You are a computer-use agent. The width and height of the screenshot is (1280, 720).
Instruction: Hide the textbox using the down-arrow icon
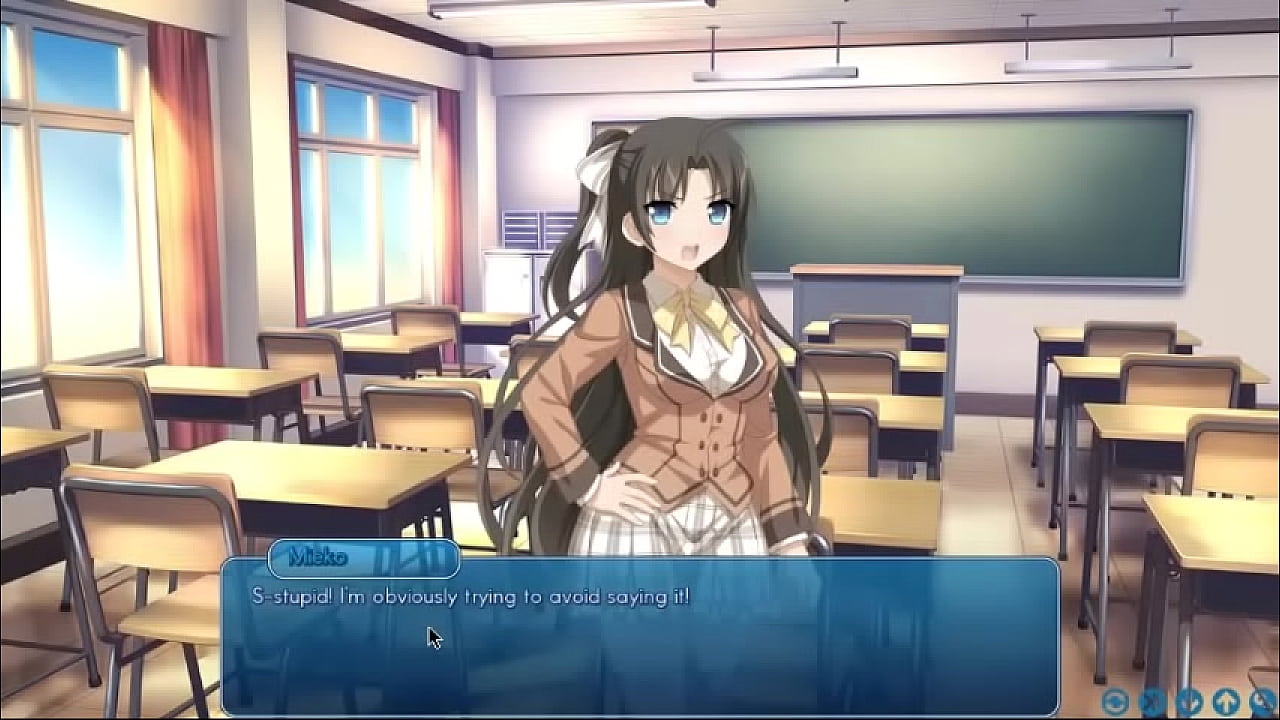click(1188, 701)
